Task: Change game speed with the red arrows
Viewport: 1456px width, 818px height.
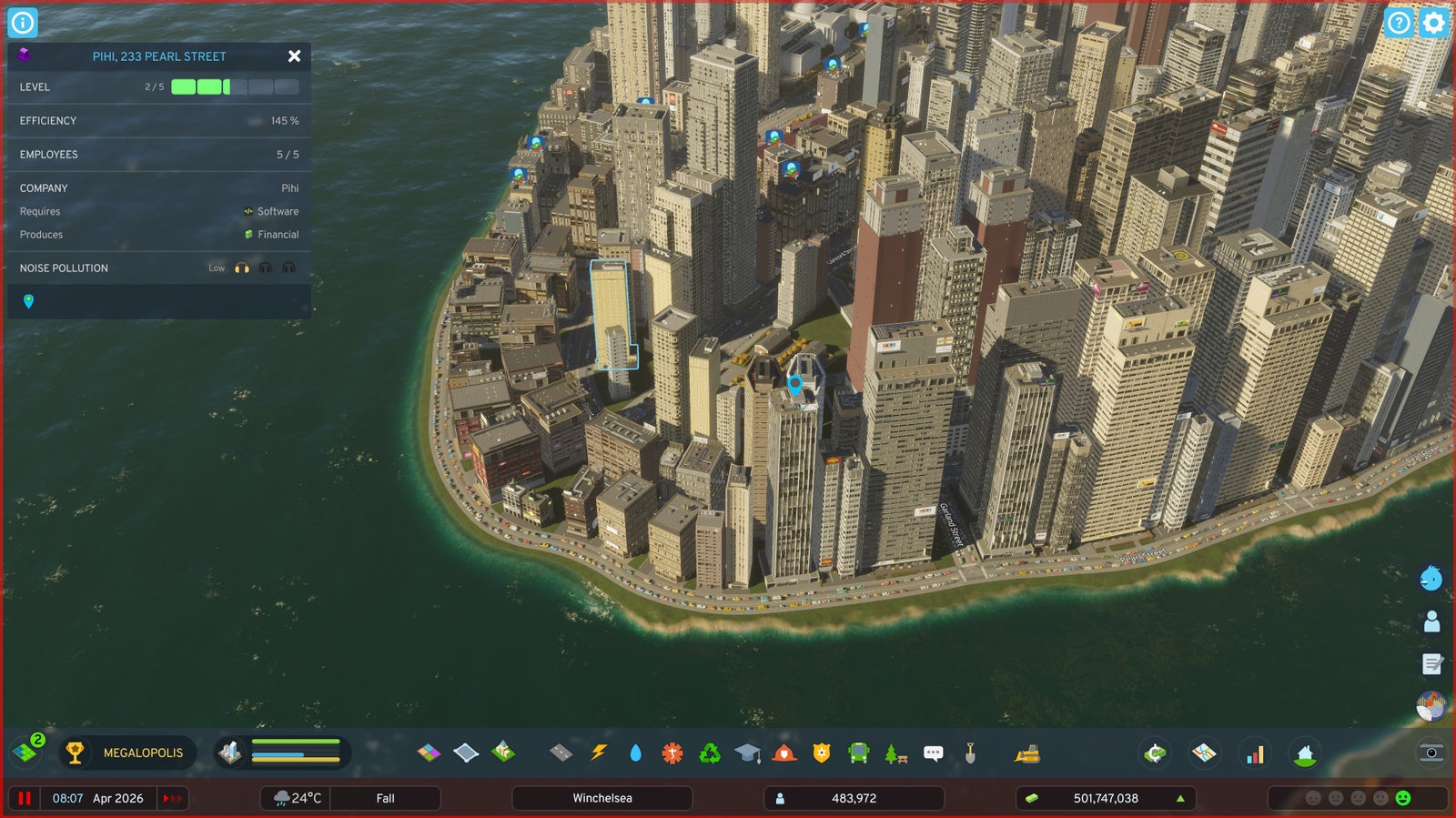Action: [x=172, y=798]
